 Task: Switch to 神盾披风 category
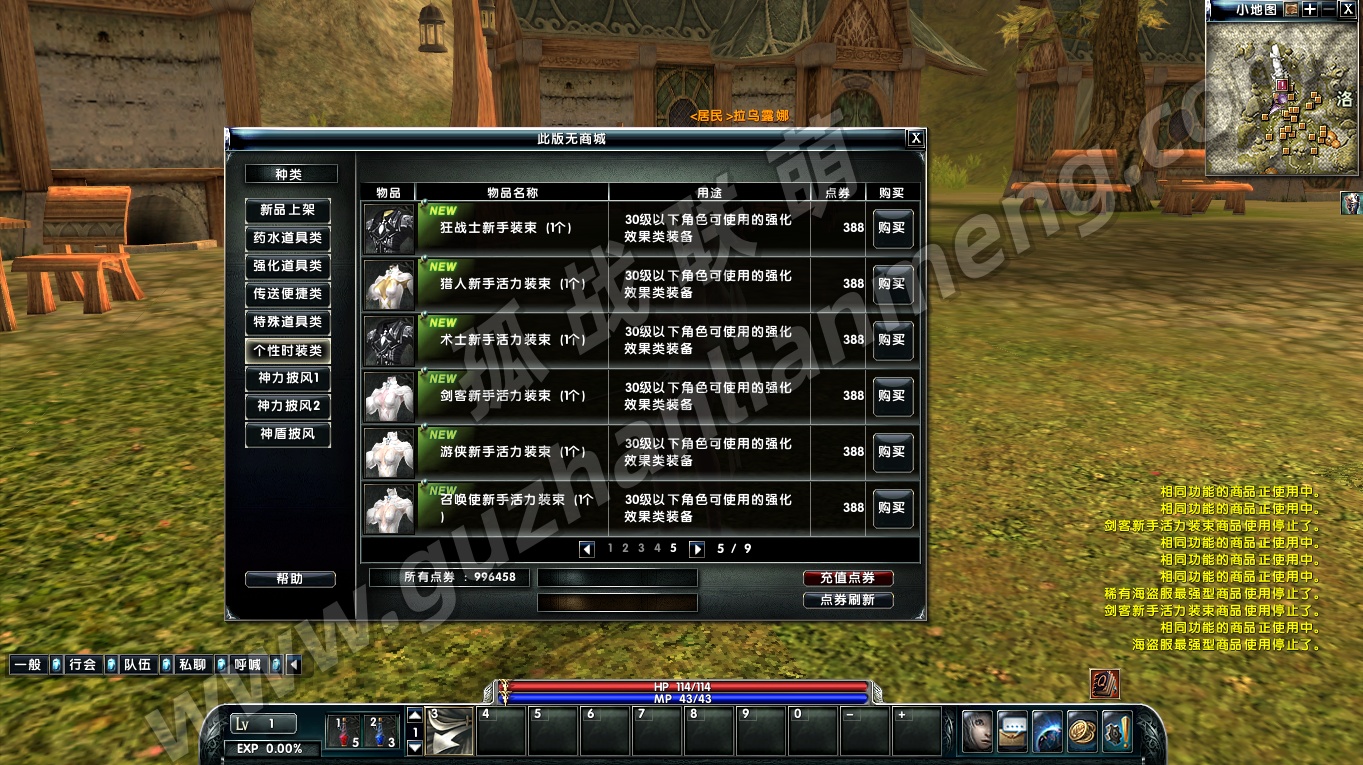(x=288, y=434)
